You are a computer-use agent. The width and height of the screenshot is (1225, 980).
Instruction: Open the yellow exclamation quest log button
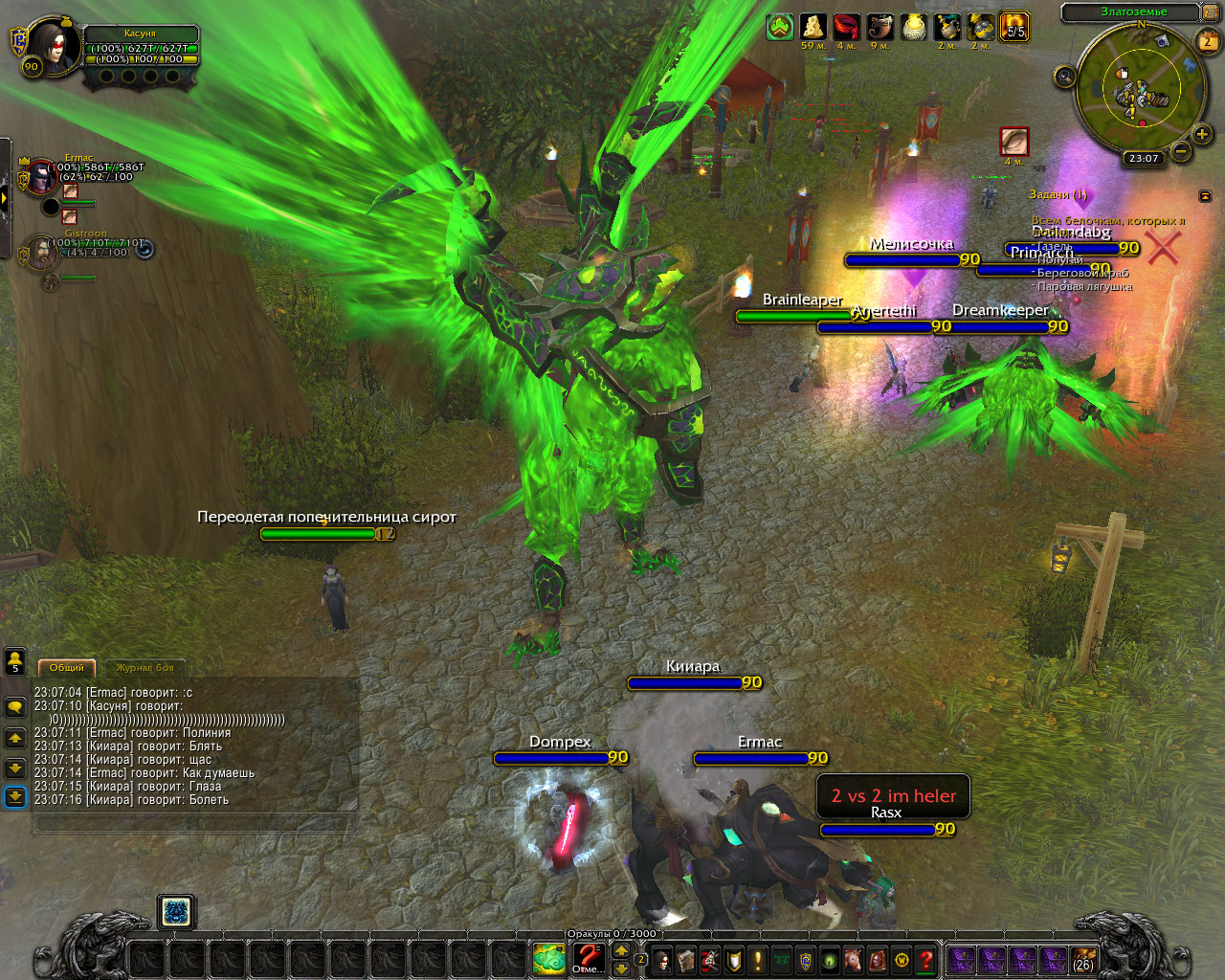click(x=758, y=958)
